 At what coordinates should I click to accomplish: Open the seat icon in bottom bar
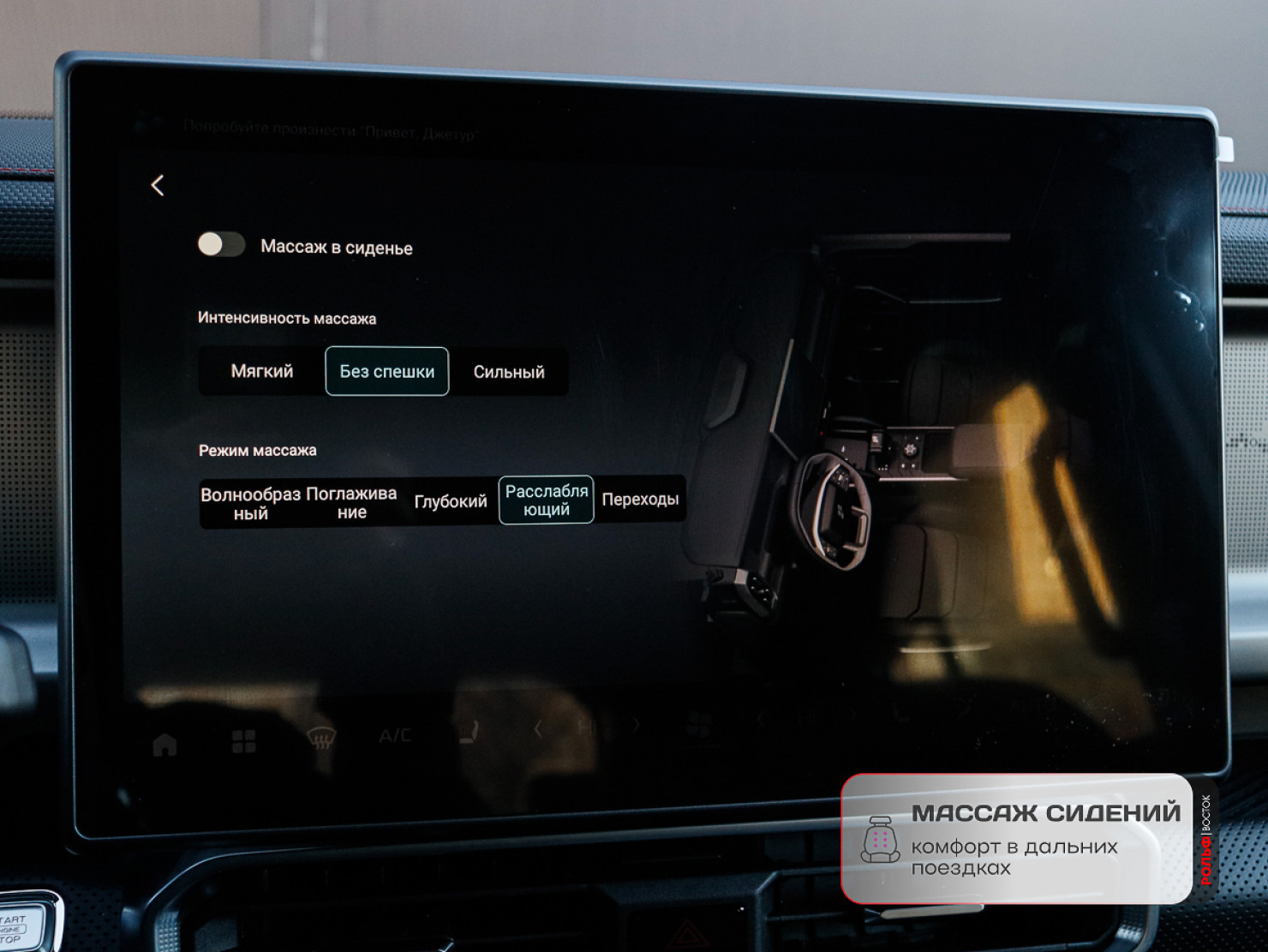click(x=469, y=733)
